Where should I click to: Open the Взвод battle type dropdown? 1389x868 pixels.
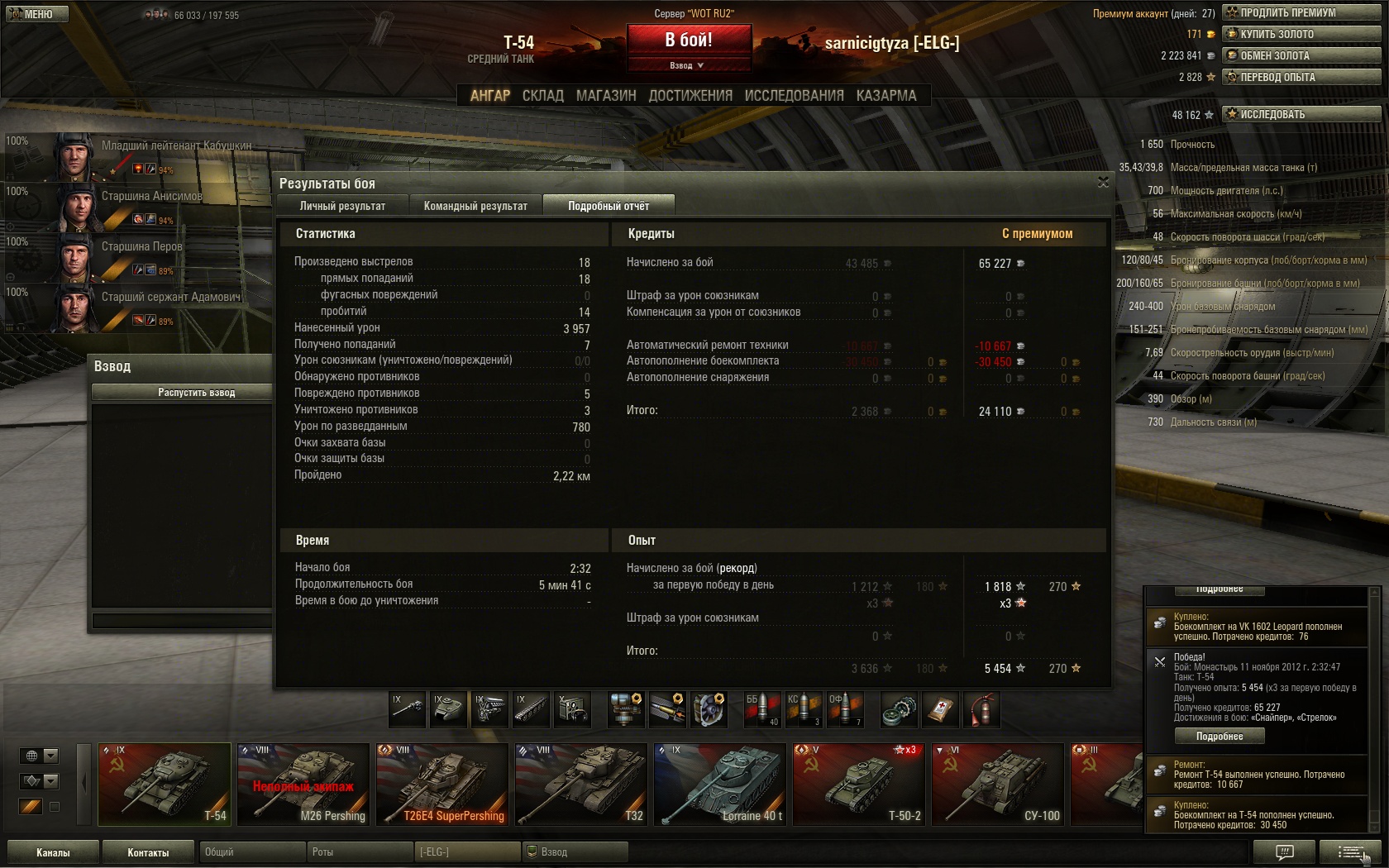(688, 65)
